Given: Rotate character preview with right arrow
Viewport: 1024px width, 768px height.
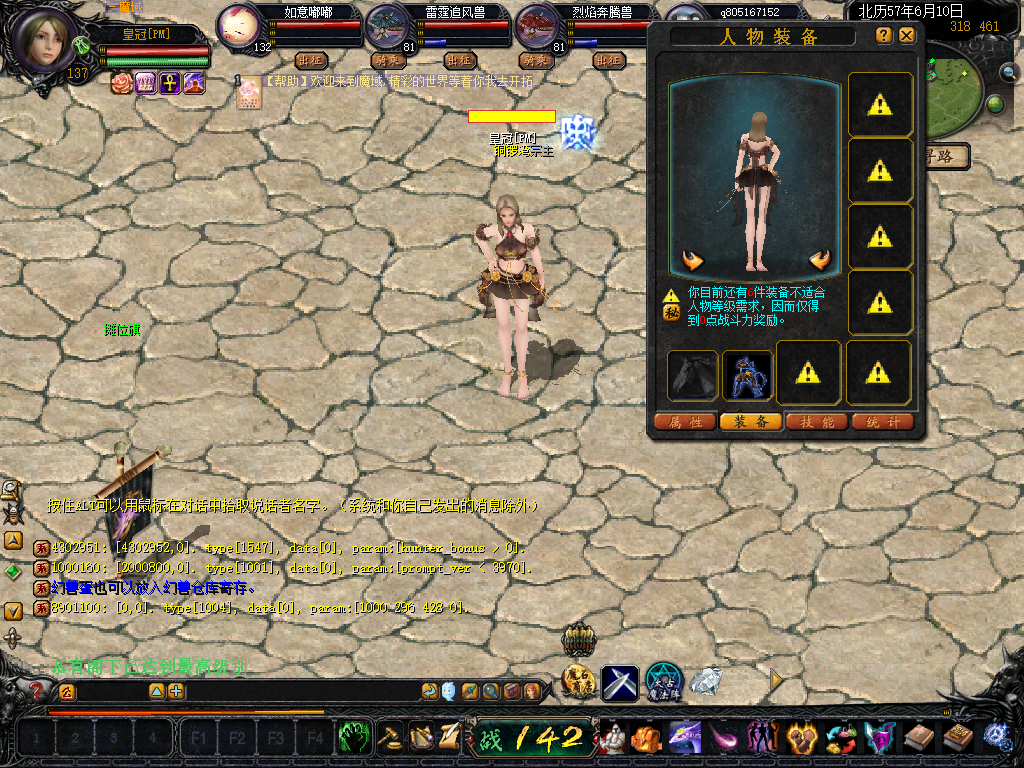Looking at the screenshot, I should click(x=820, y=261).
